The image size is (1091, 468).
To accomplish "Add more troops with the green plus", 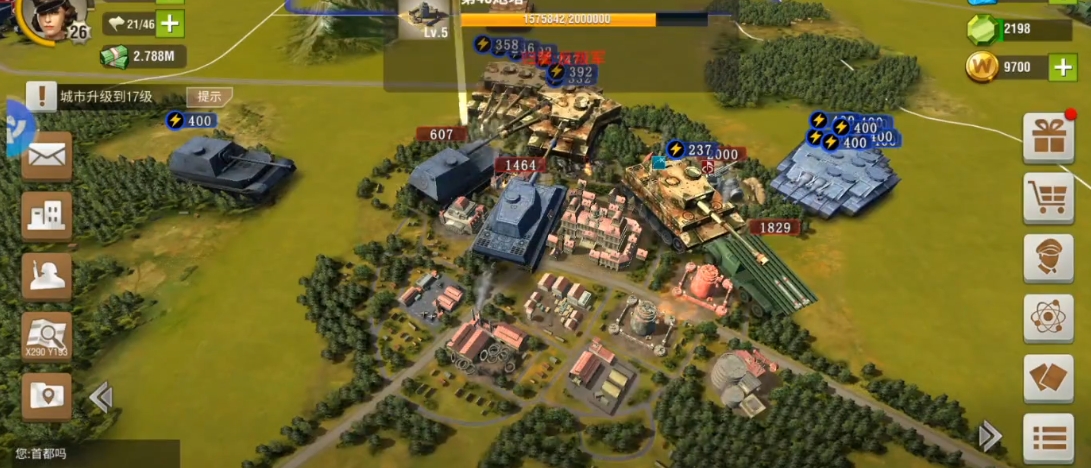I will point(171,24).
